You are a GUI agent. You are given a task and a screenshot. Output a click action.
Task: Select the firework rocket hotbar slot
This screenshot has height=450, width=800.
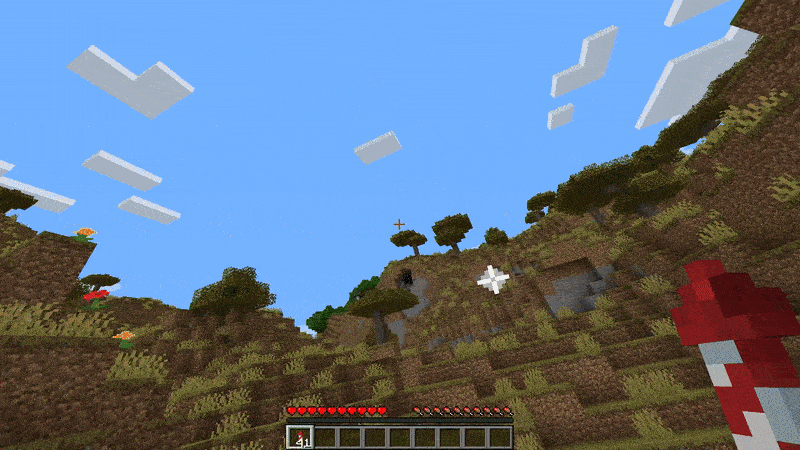click(300, 437)
